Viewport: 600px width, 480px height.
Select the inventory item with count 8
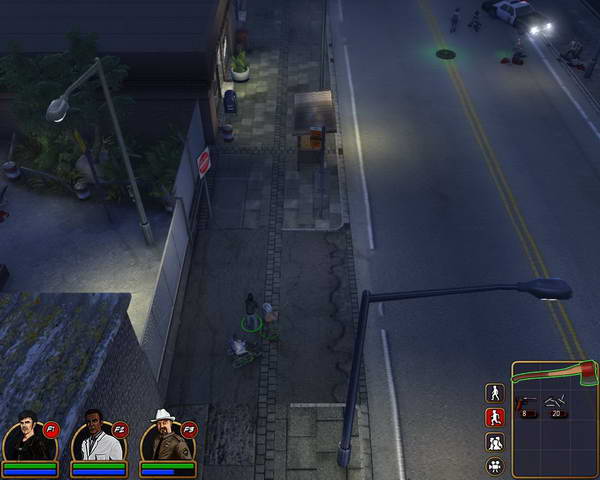[x=525, y=405]
